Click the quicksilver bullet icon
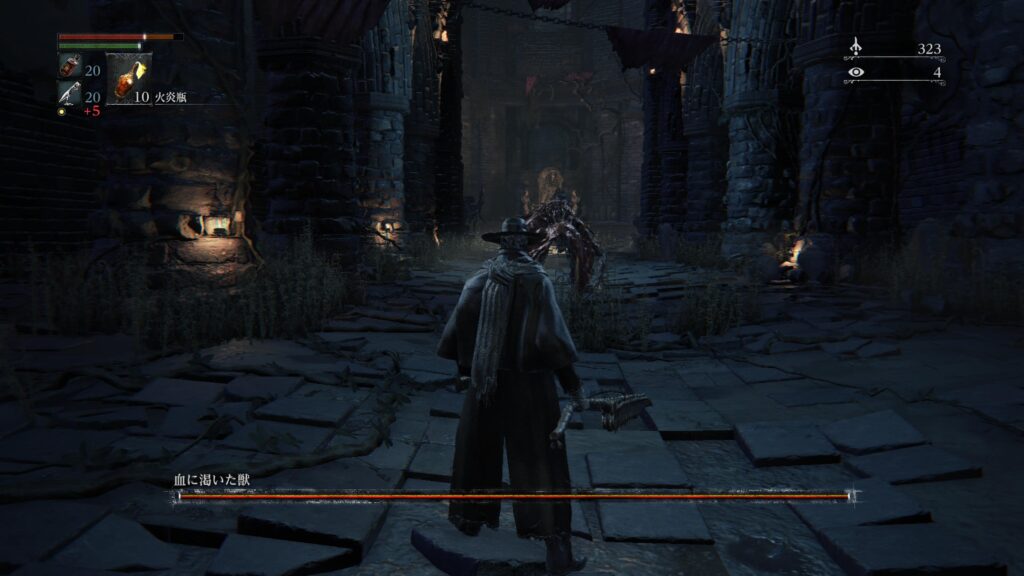 coord(69,95)
